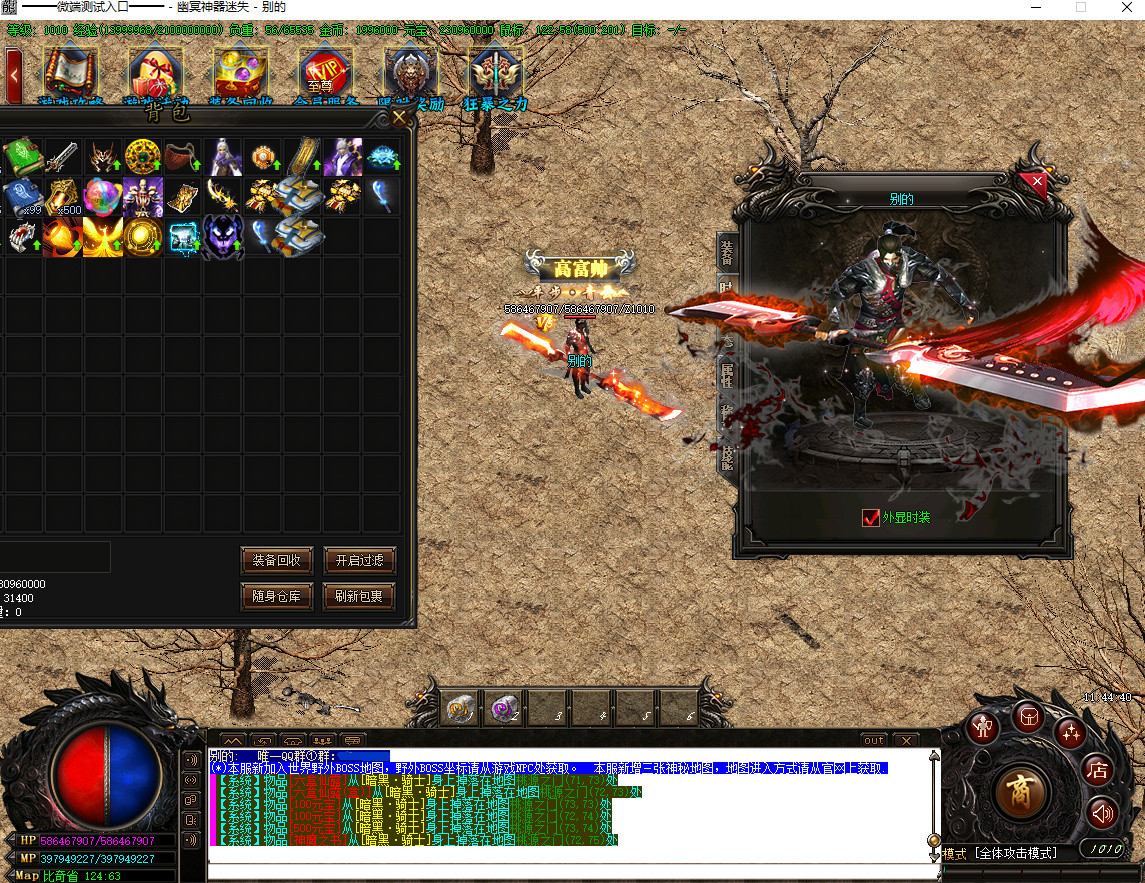
Task: Maximize the game window
Action: tap(1080, 7)
